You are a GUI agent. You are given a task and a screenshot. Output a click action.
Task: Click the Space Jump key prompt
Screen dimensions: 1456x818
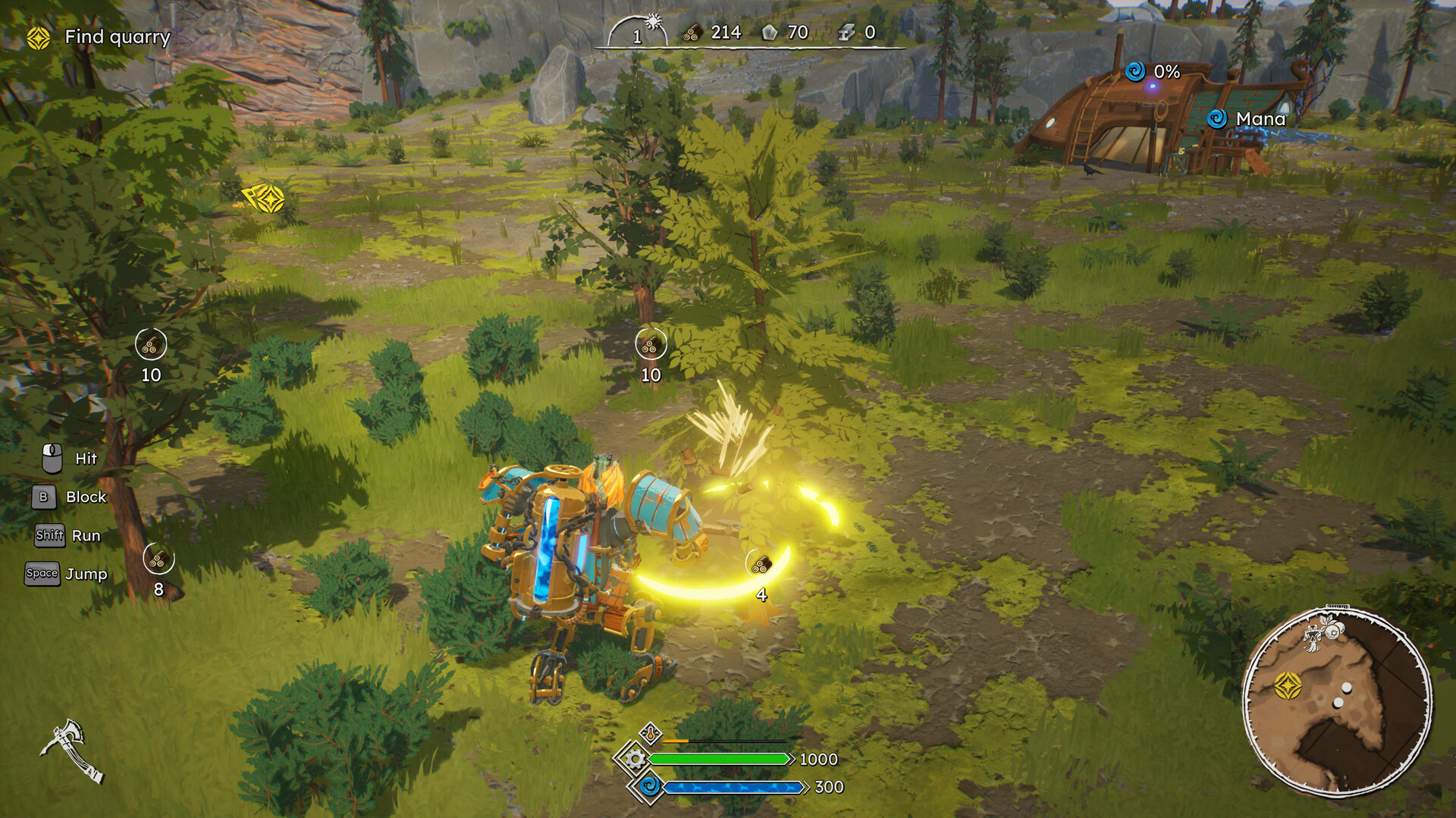[x=43, y=574]
